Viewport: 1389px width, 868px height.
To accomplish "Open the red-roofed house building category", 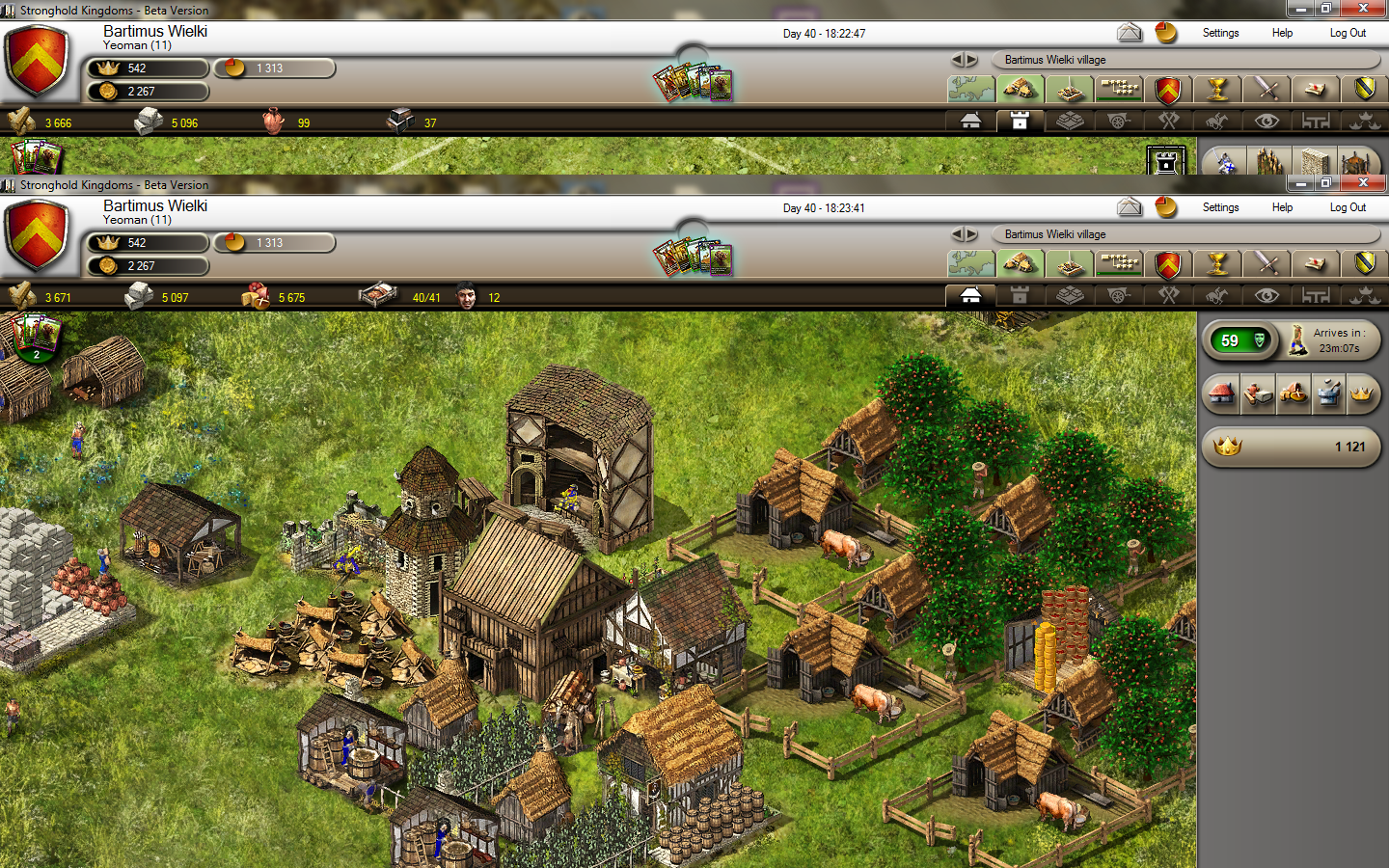I will [x=1222, y=393].
